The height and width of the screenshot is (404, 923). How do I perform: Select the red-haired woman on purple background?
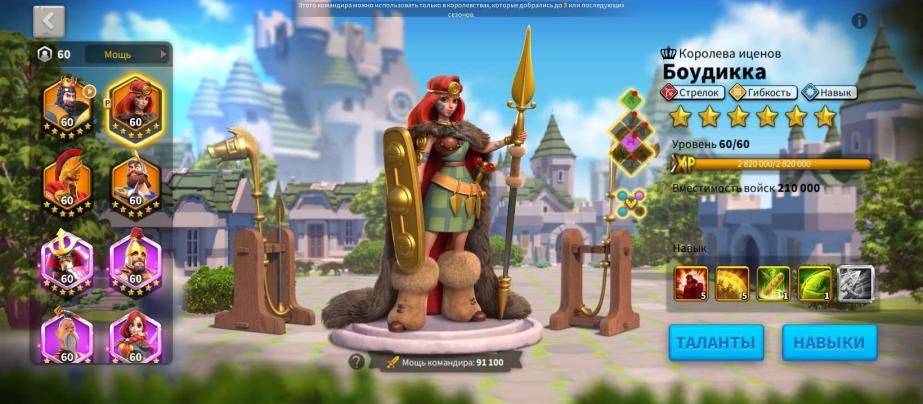click(135, 337)
